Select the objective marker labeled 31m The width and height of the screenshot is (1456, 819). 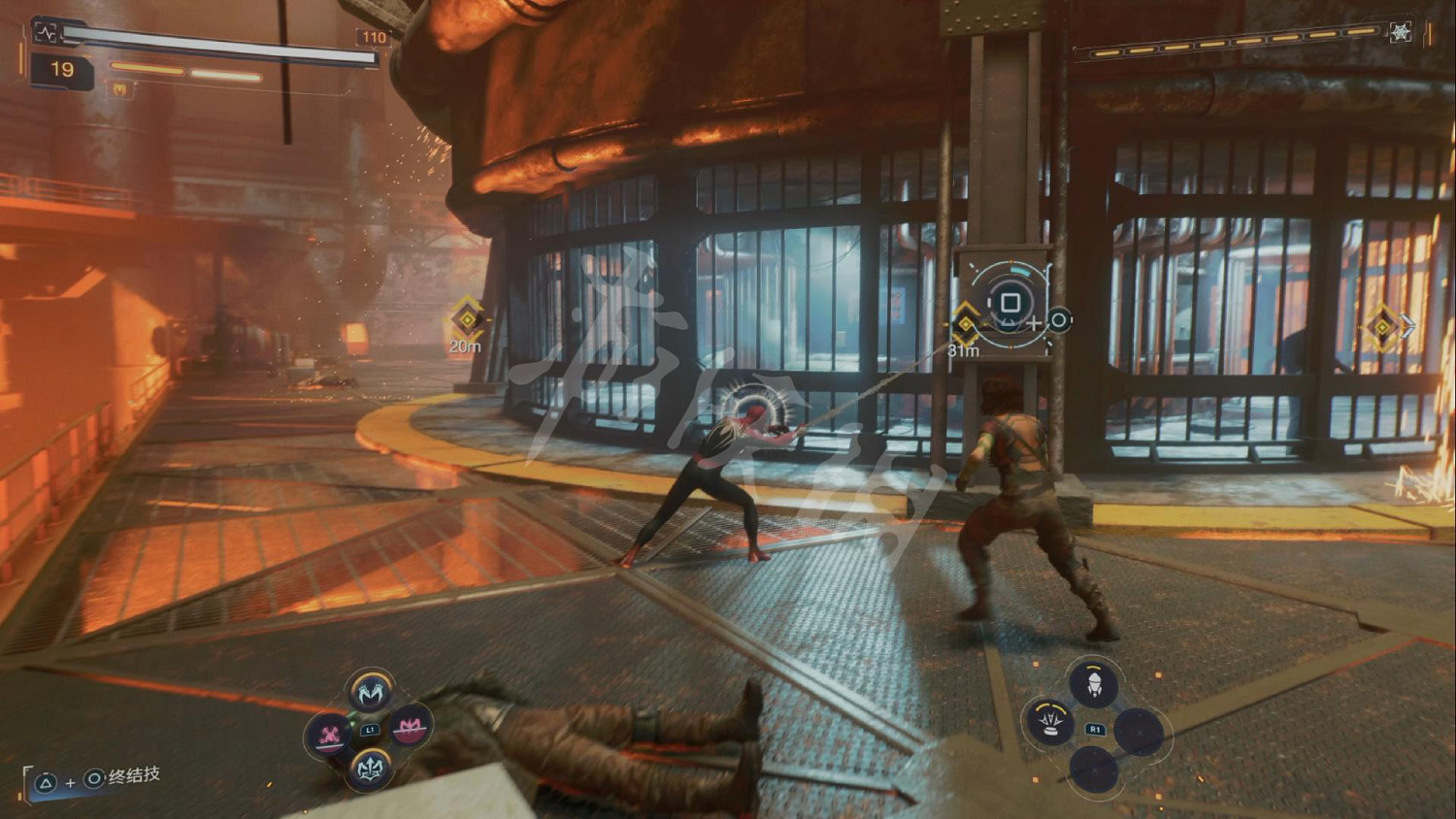[x=966, y=323]
